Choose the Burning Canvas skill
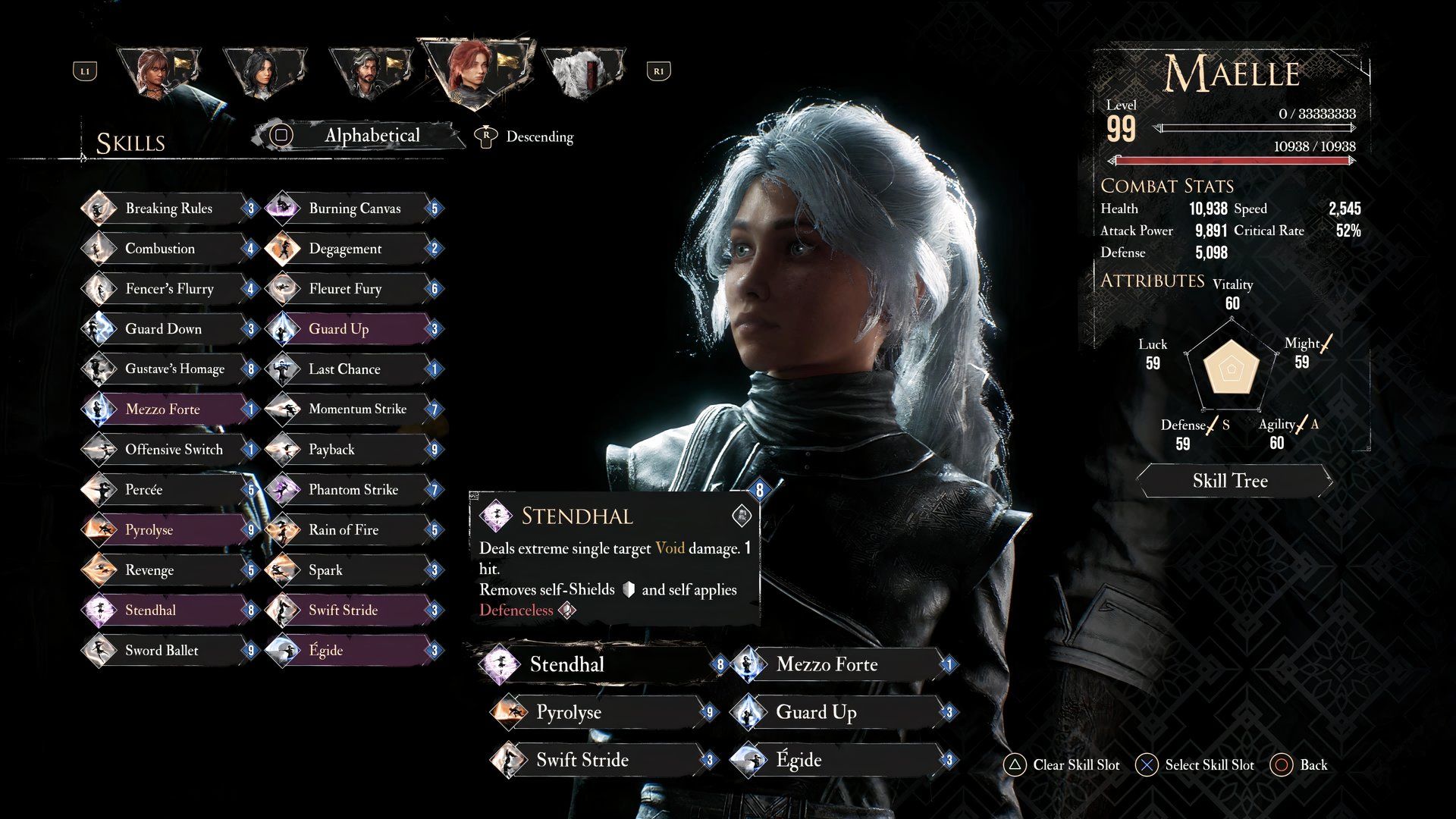1456x819 pixels. click(354, 209)
